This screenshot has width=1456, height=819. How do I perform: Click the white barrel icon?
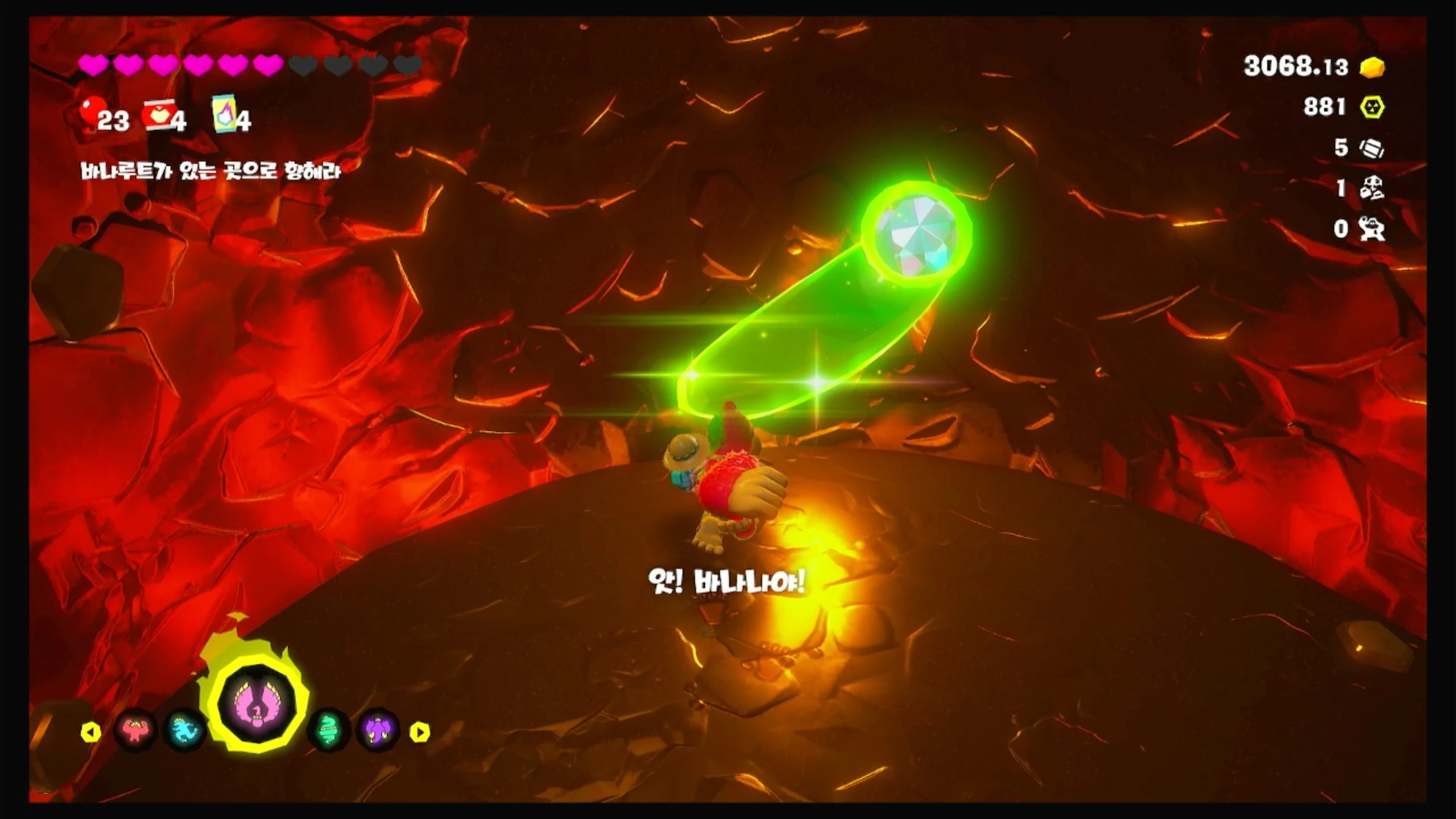coord(1372,148)
